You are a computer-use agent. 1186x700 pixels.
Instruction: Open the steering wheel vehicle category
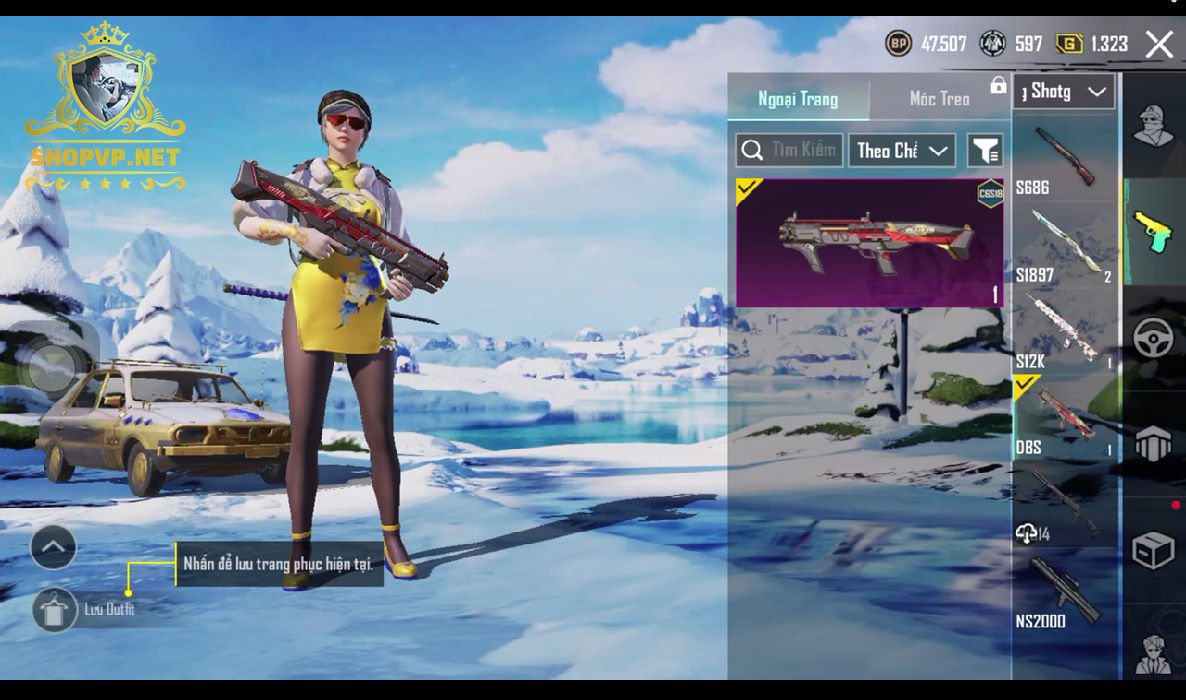(x=1153, y=339)
